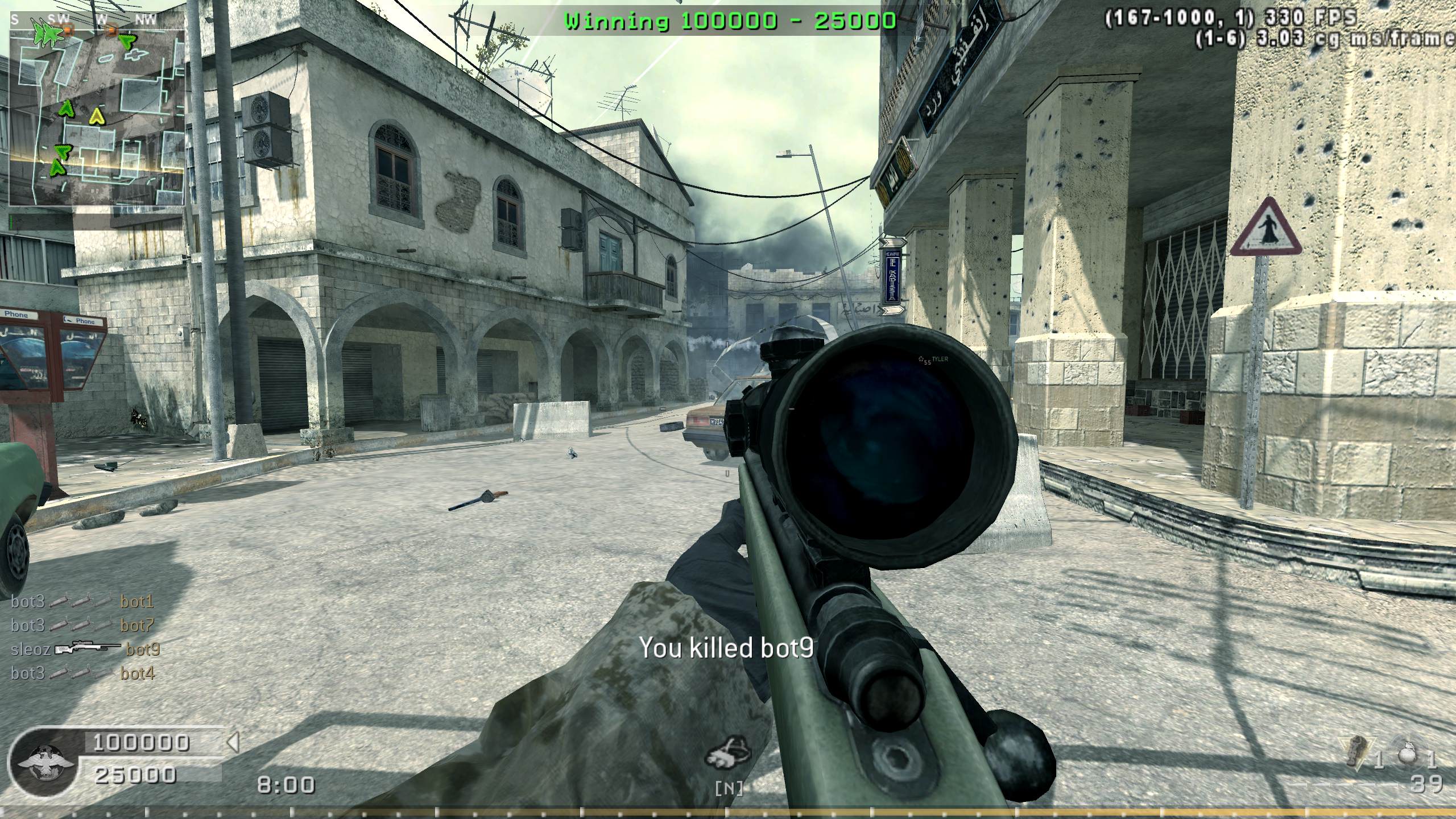Click the compass strip above the minimap
The height and width of the screenshot is (819, 1456).
click(97, 20)
